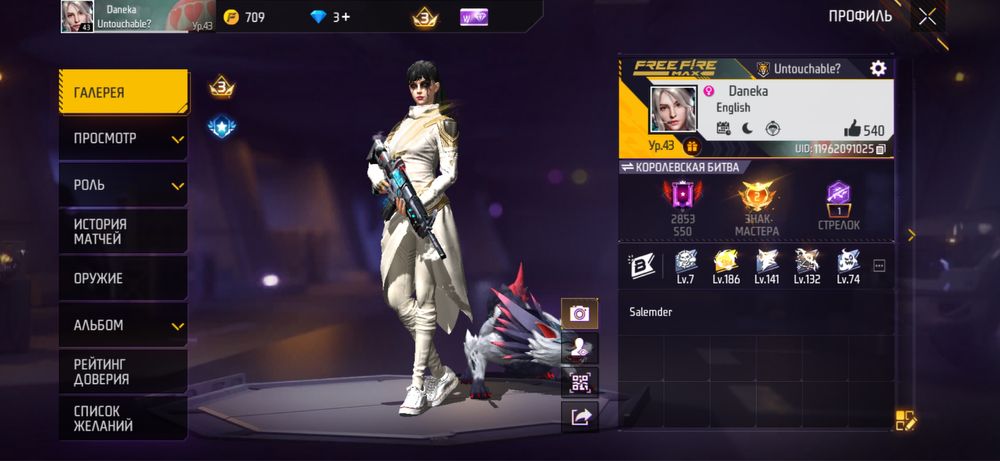Image resolution: width=1000 pixels, height=461 pixels.
Task: Open Рейтинг доверия
Action: pos(123,371)
